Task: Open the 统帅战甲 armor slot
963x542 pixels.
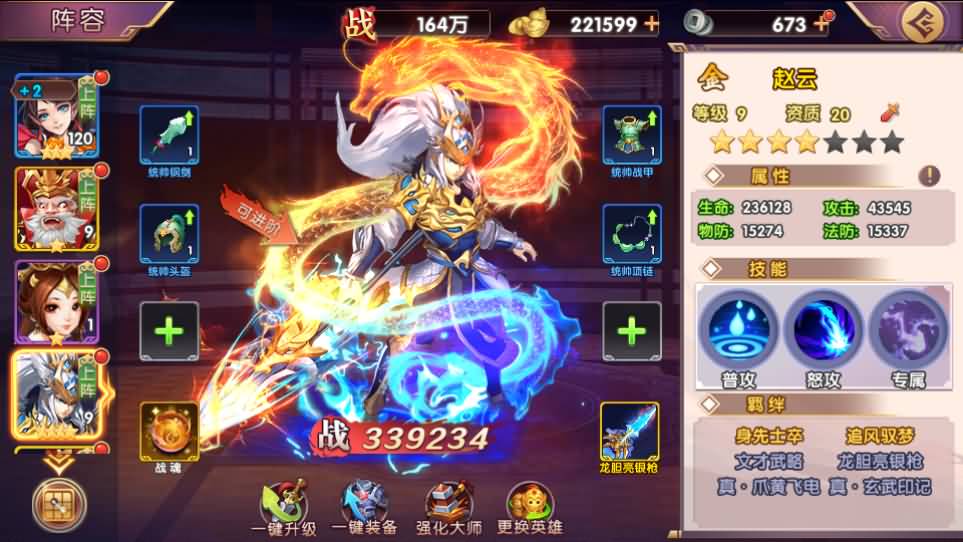Action: (631, 135)
